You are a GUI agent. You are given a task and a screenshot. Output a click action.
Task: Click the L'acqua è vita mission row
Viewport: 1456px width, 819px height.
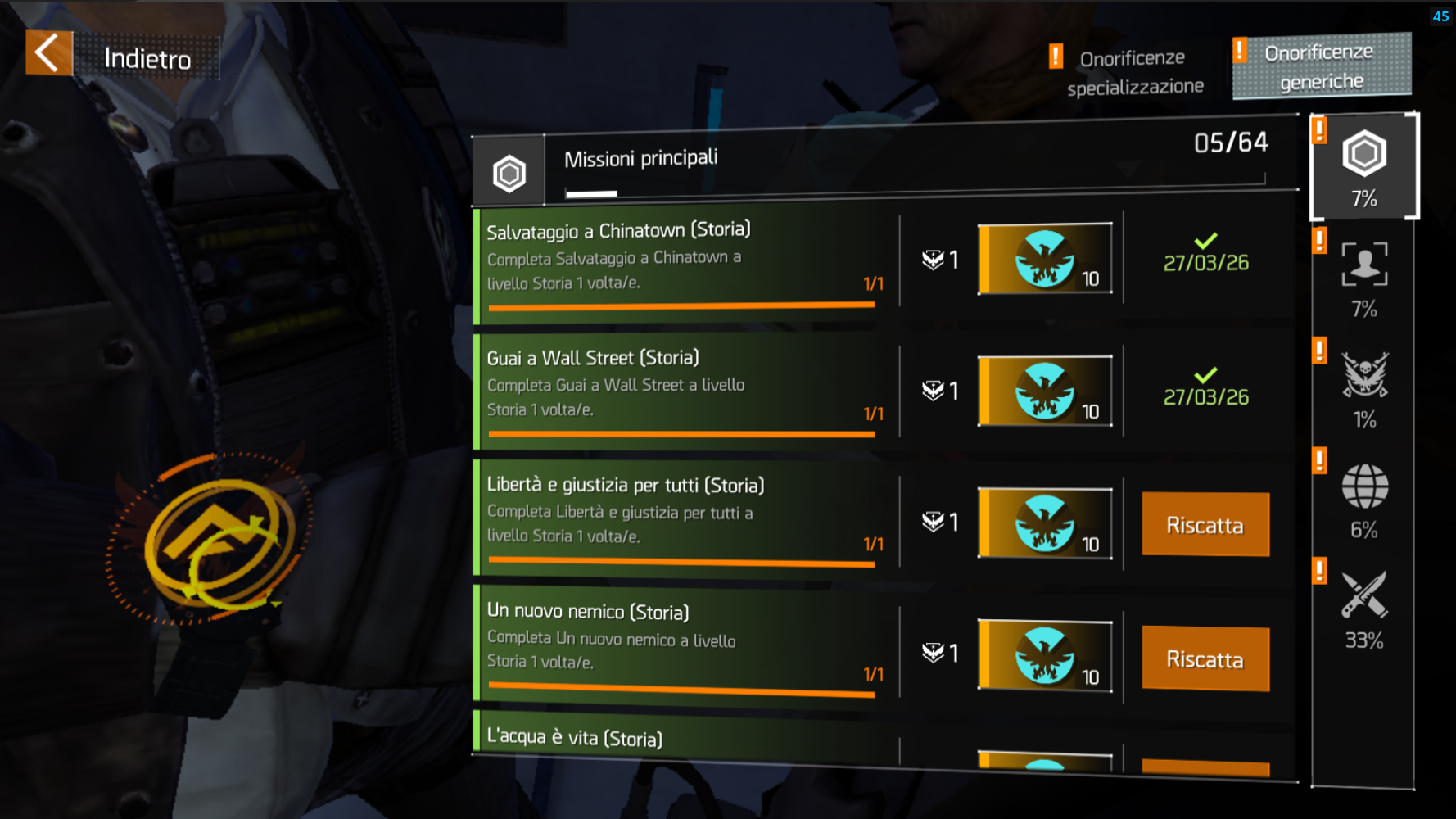tap(684, 736)
